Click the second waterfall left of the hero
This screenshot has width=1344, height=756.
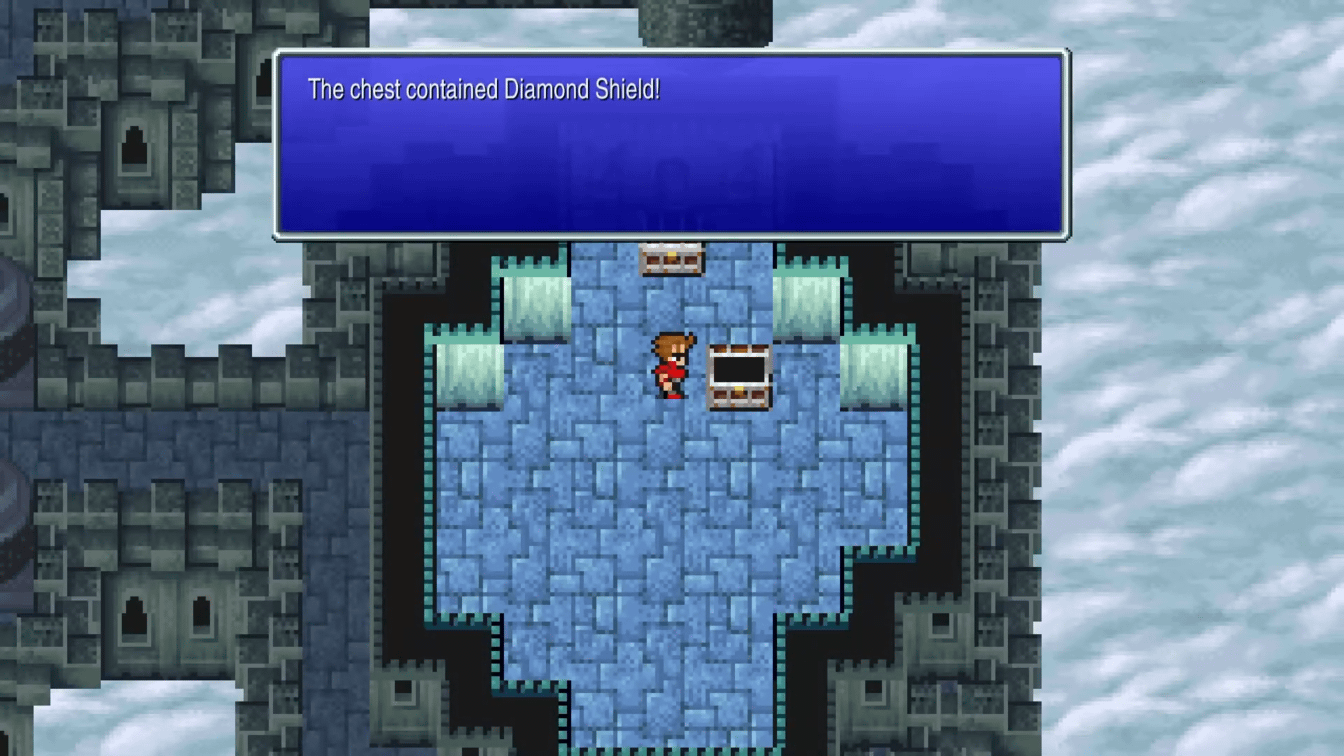click(470, 375)
